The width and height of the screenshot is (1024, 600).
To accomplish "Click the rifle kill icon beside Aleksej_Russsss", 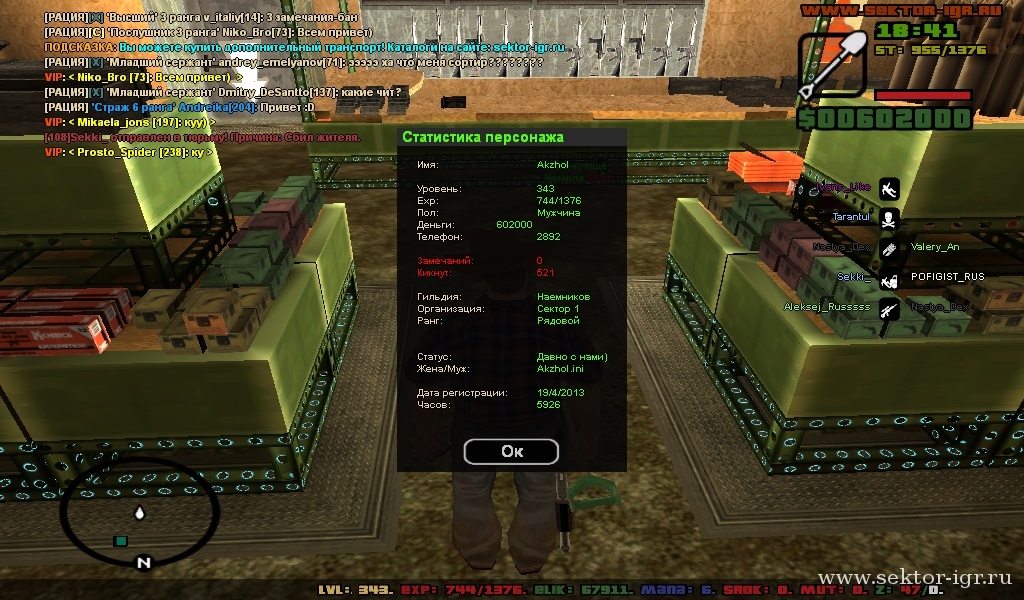I will tap(888, 309).
